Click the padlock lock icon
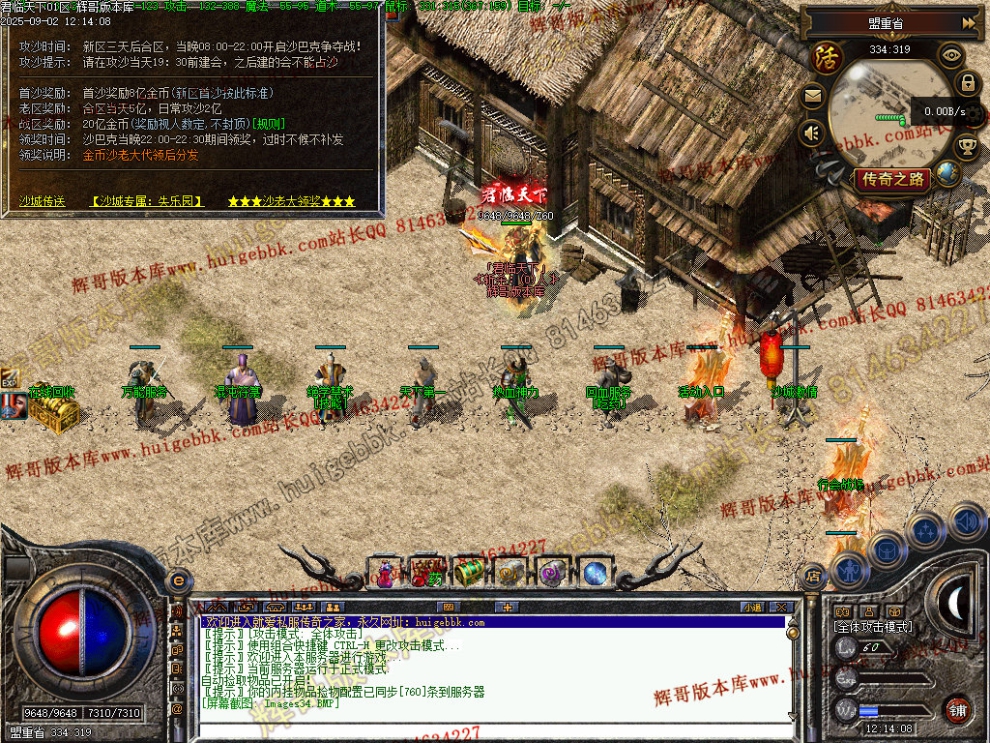Image resolution: width=990 pixels, height=743 pixels. (968, 82)
